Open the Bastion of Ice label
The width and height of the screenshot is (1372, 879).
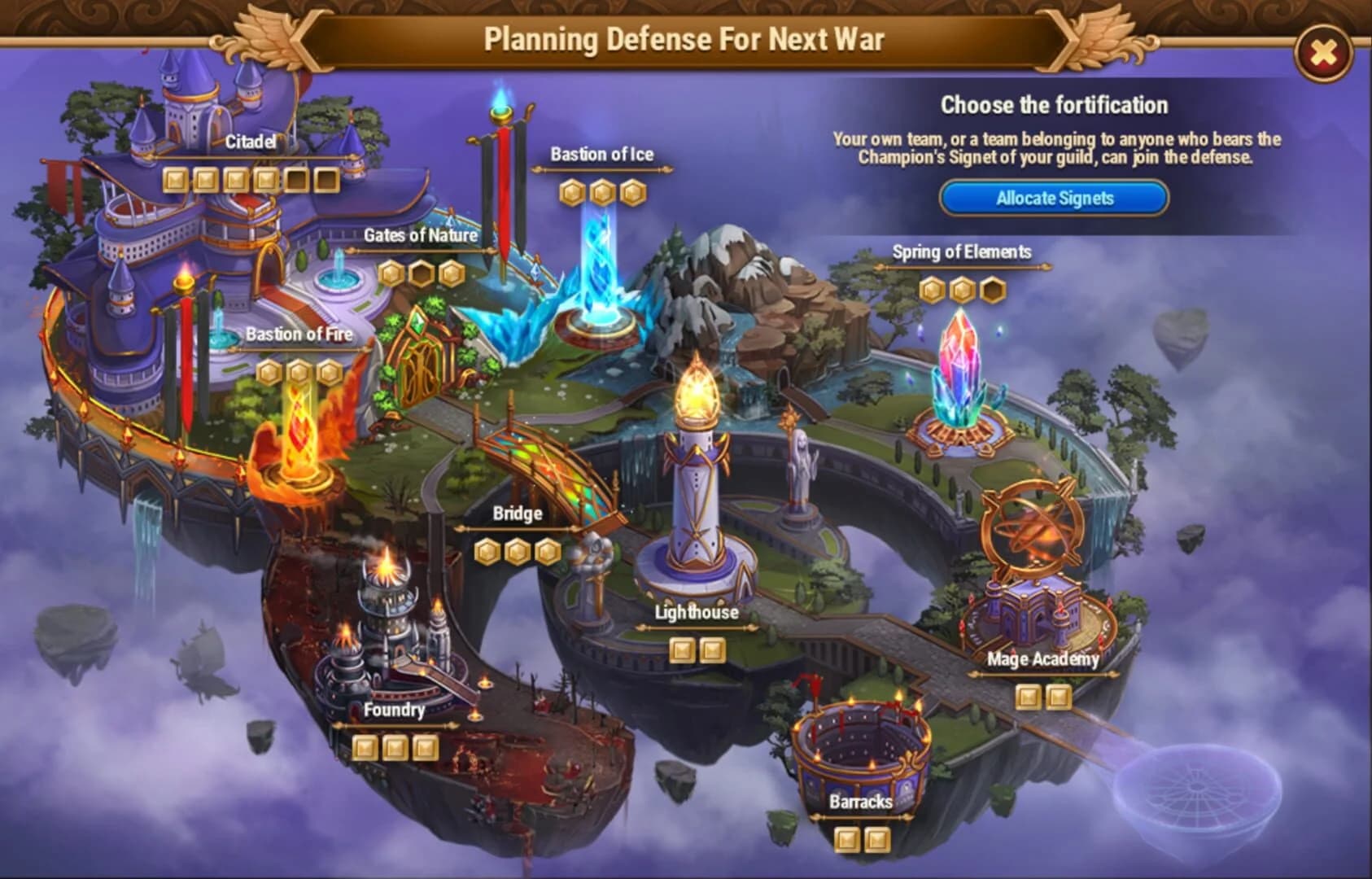601,155
